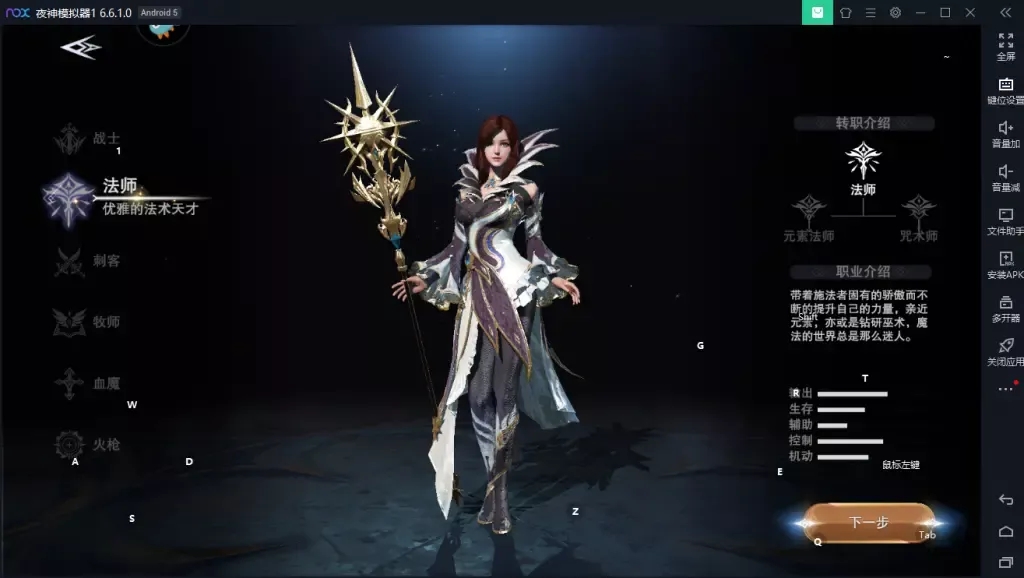Open Nox 全屏 fullscreen mode
The image size is (1024, 578).
coord(1005,45)
